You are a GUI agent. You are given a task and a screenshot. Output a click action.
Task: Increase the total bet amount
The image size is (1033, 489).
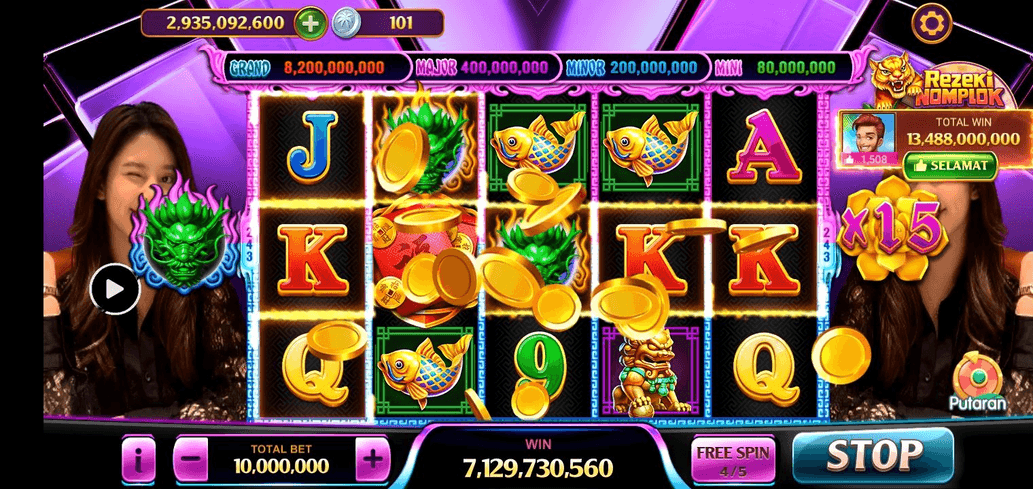[372, 460]
